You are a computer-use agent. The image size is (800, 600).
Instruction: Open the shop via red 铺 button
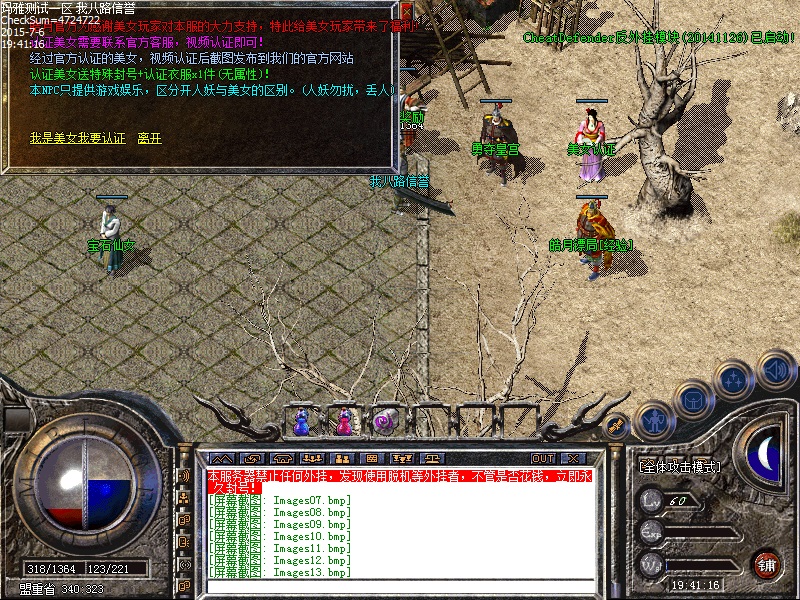[x=766, y=563]
